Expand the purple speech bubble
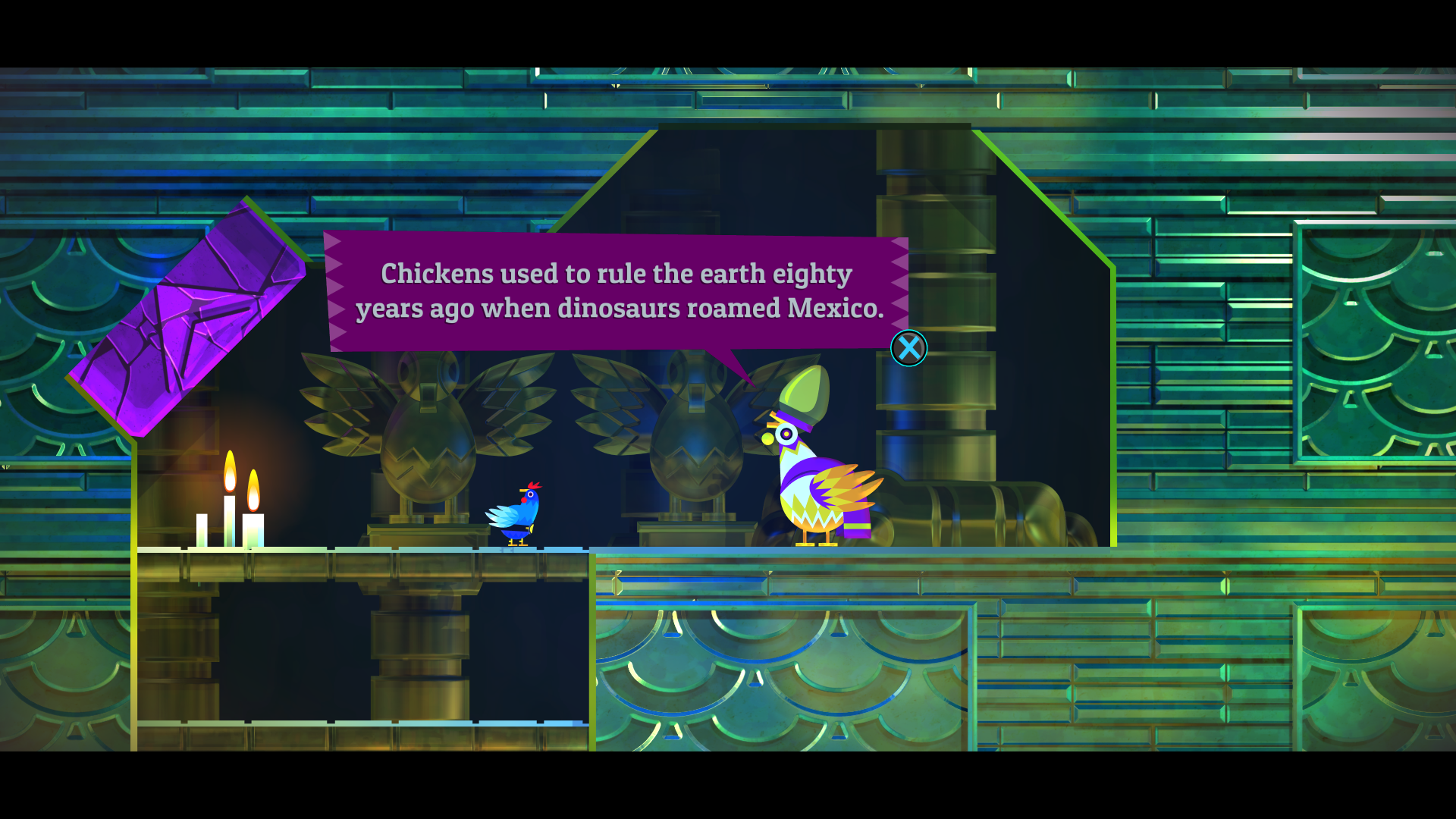This screenshot has height=819, width=1456. point(614,292)
